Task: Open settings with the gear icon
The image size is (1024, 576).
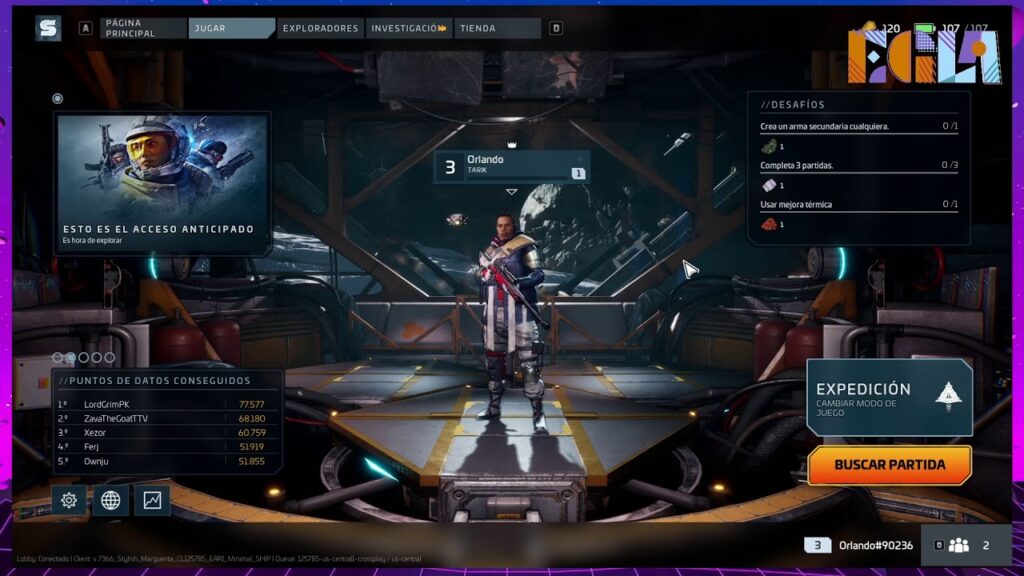Action: click(x=69, y=500)
